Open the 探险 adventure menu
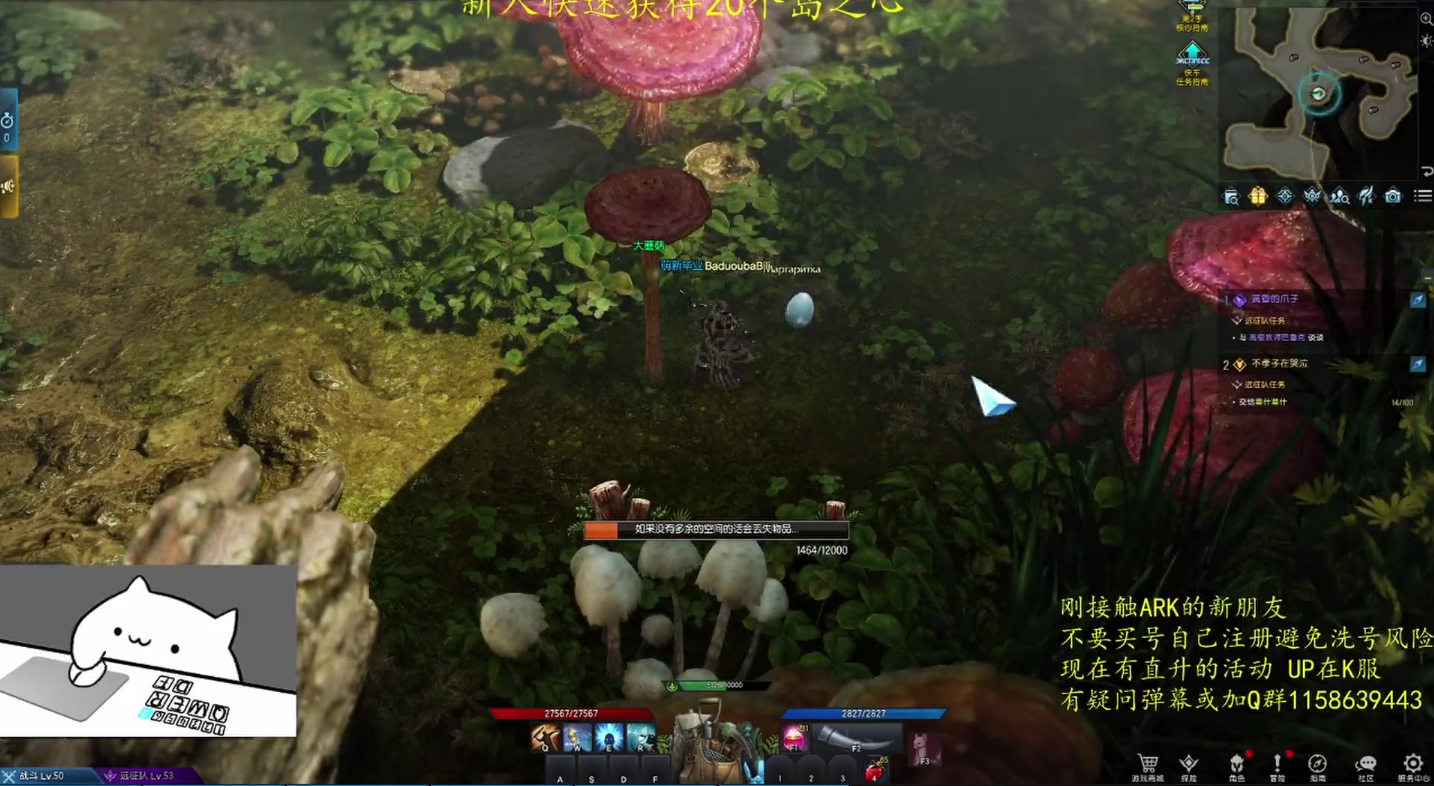This screenshot has width=1434, height=786. 1189,764
